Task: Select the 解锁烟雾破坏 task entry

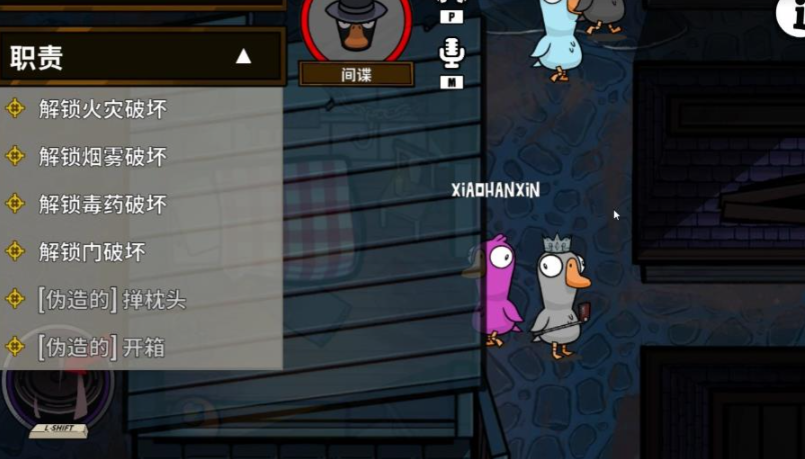Action: (x=102, y=156)
